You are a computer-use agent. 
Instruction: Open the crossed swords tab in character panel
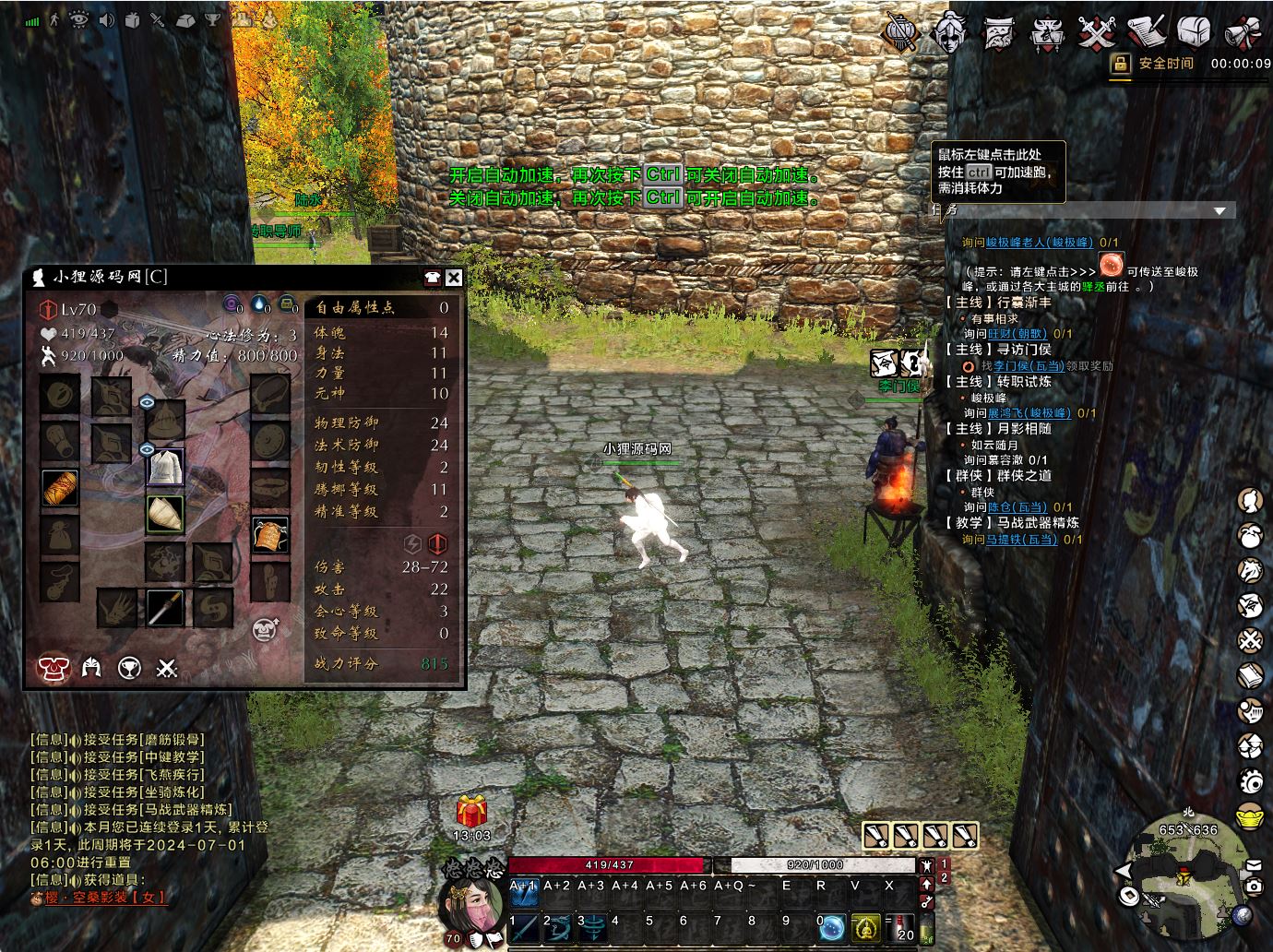pos(167,668)
